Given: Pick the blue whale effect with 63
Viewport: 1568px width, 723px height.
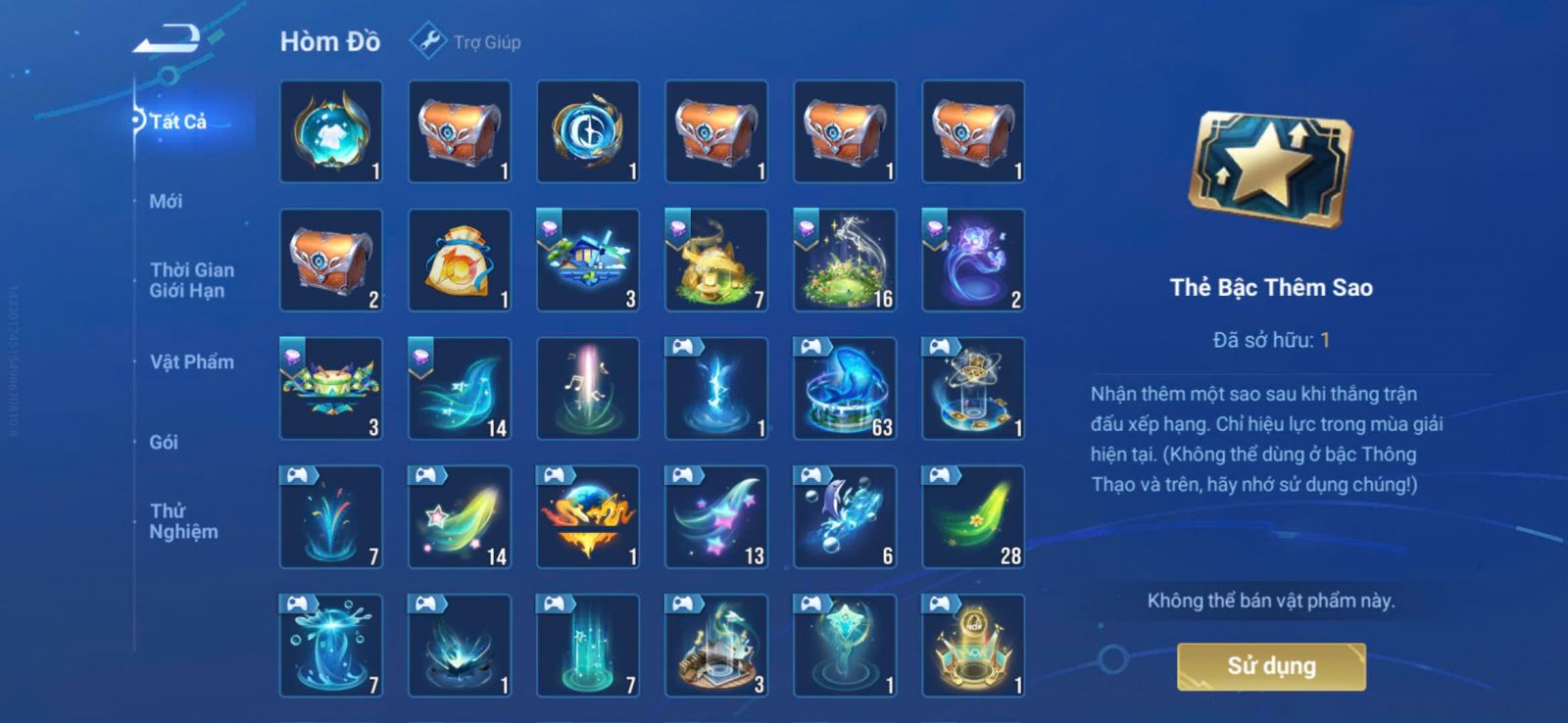Looking at the screenshot, I should pyautogui.click(x=845, y=388).
